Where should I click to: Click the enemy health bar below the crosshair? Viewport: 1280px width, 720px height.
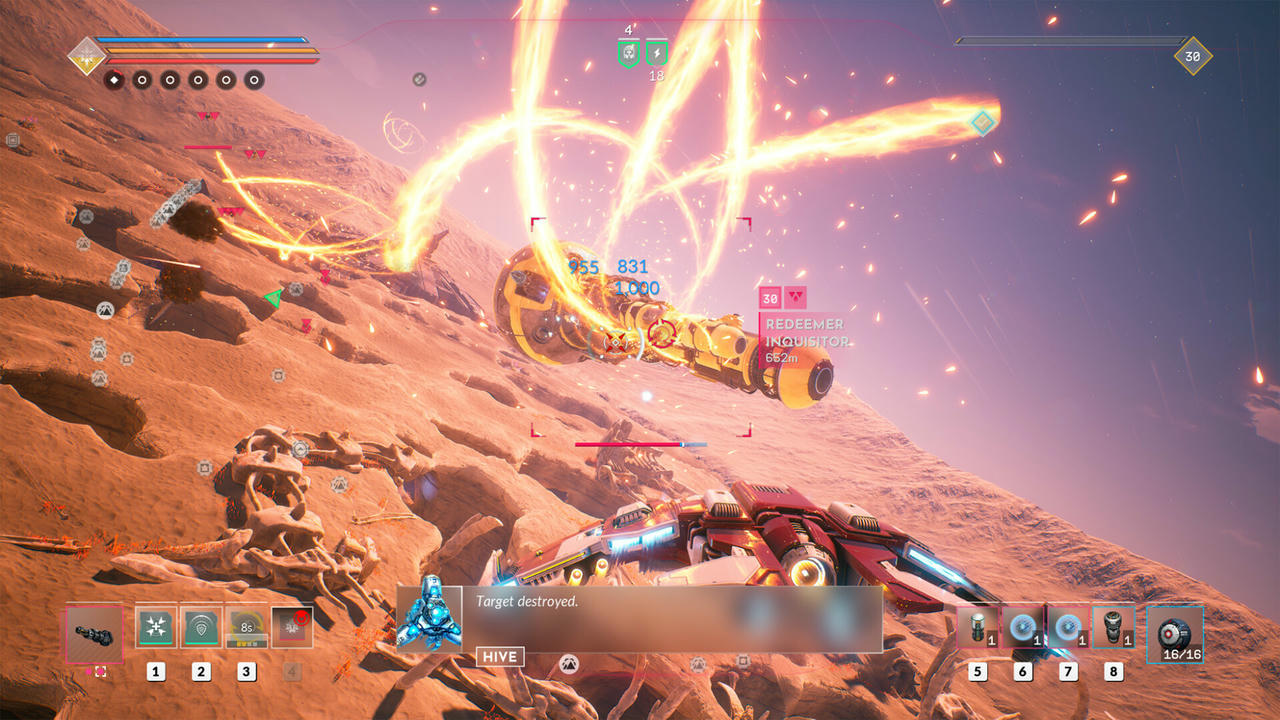640,444
